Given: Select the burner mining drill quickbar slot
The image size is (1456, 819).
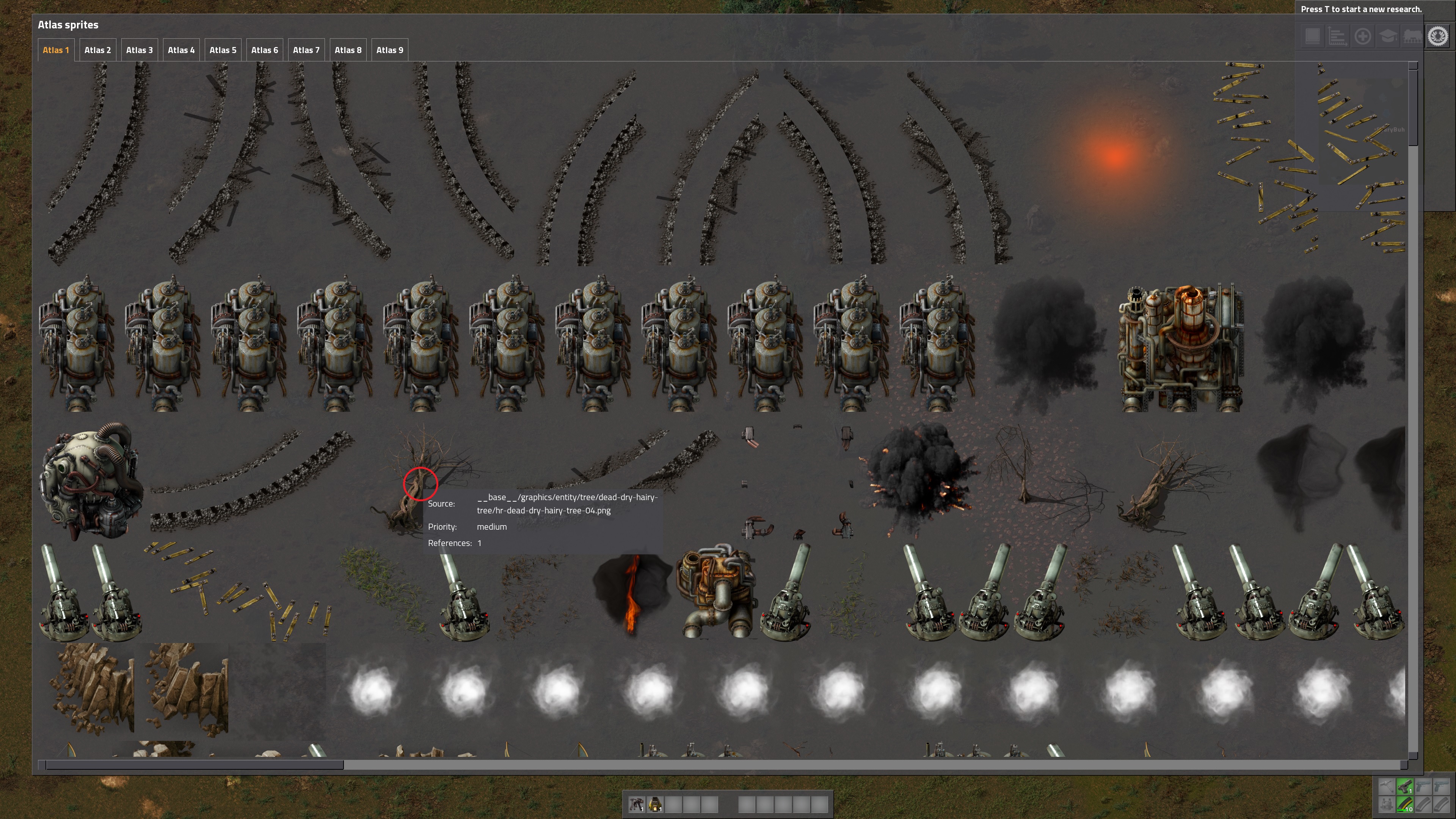Looking at the screenshot, I should pyautogui.click(x=637, y=804).
